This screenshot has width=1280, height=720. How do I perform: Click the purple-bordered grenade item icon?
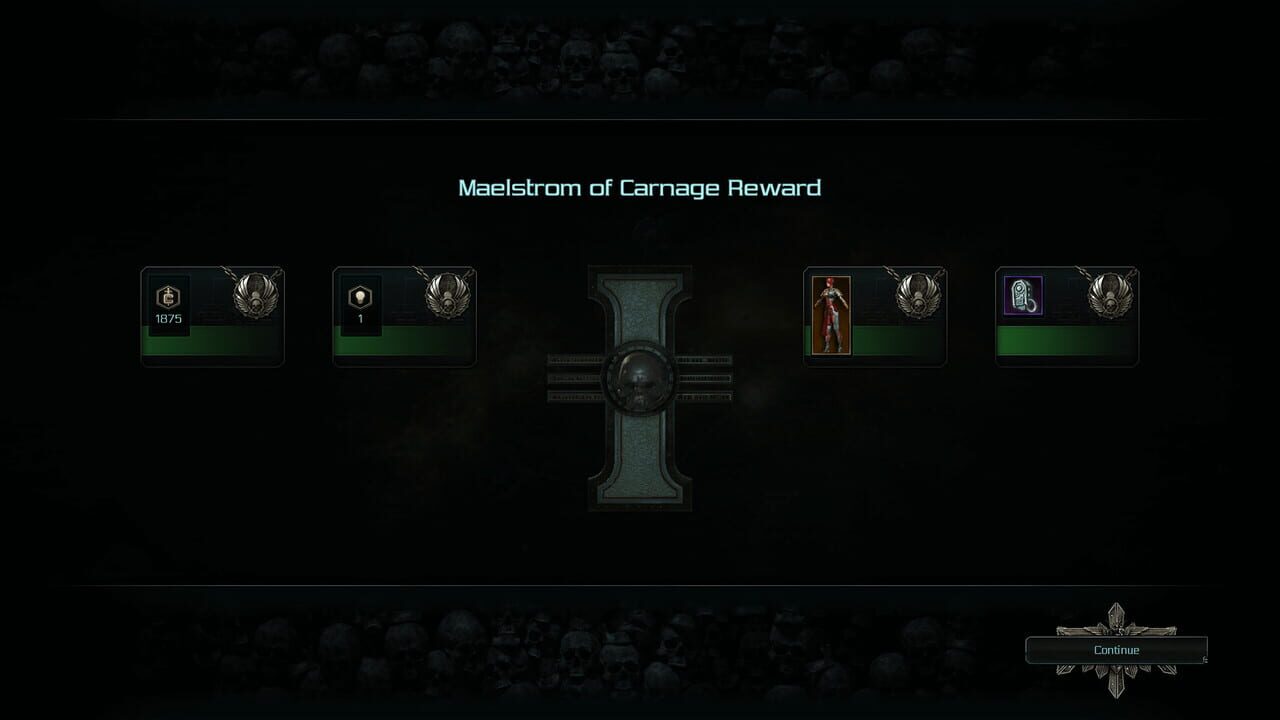(1023, 295)
